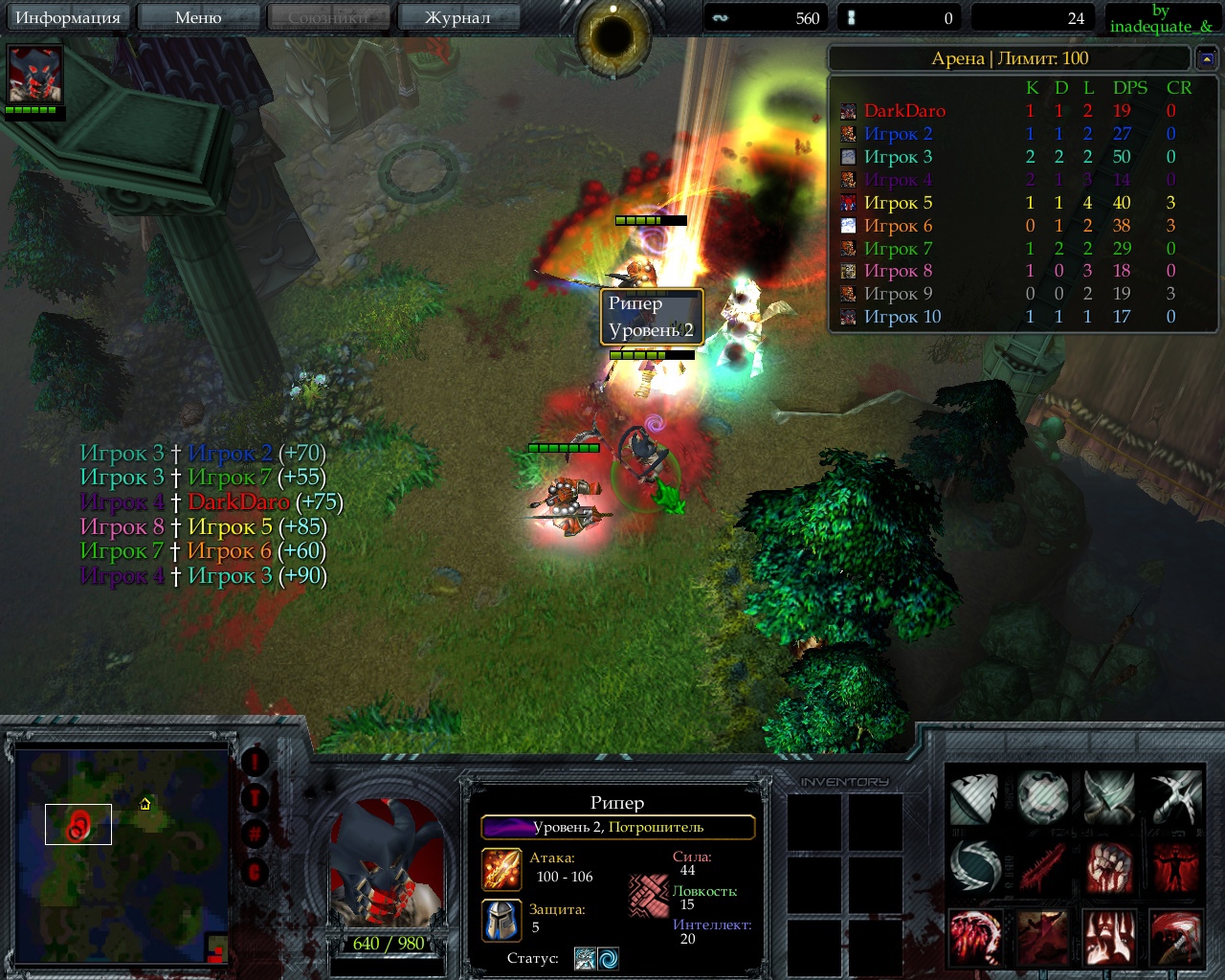This screenshot has width=1225, height=980.
Task: Click the sword Атака attack icon
Action: 501,869
